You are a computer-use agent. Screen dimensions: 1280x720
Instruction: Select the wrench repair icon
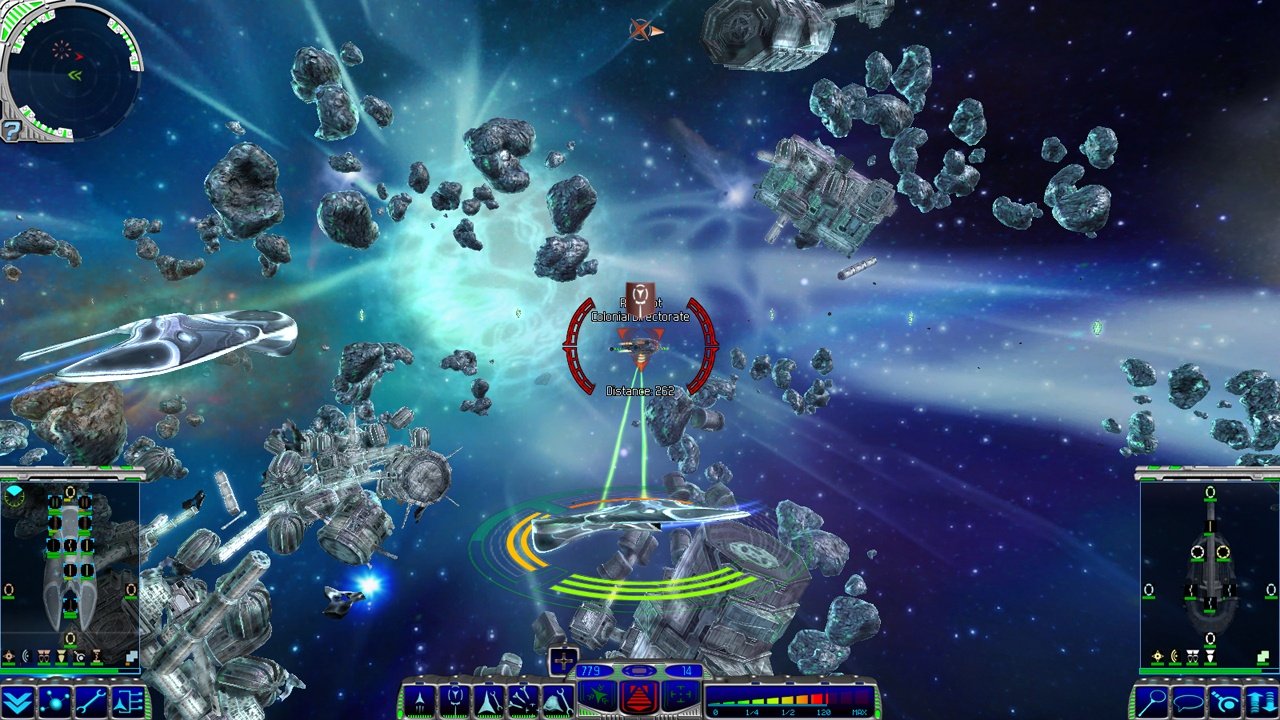pos(91,702)
